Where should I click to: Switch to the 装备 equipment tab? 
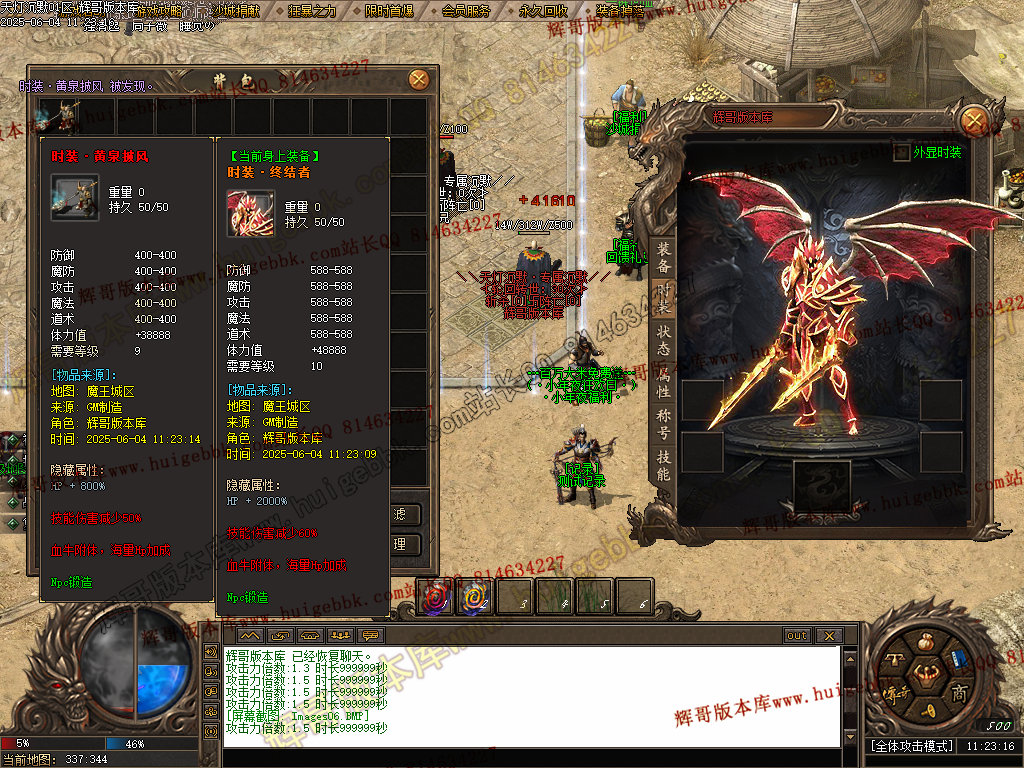(x=663, y=258)
